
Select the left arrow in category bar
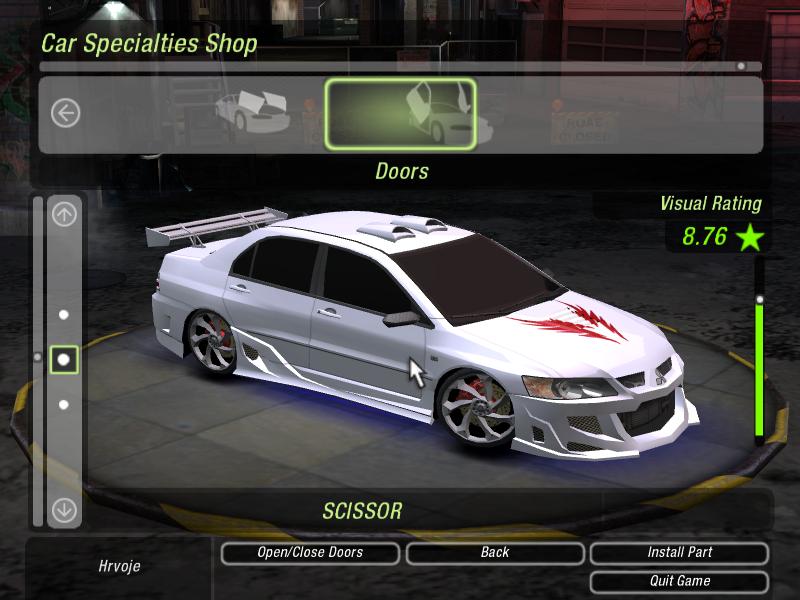65,113
